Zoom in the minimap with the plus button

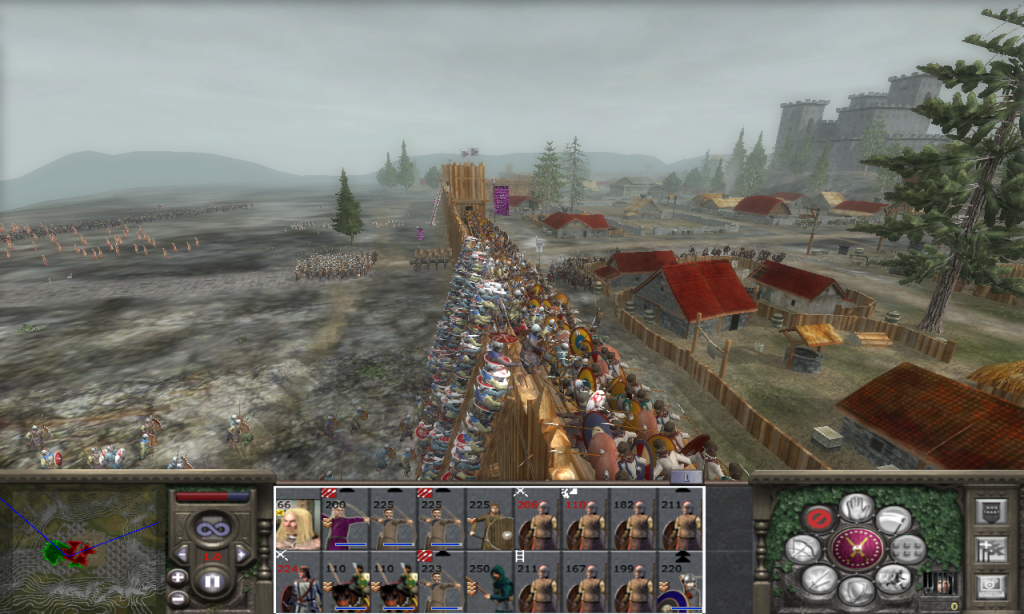(177, 577)
